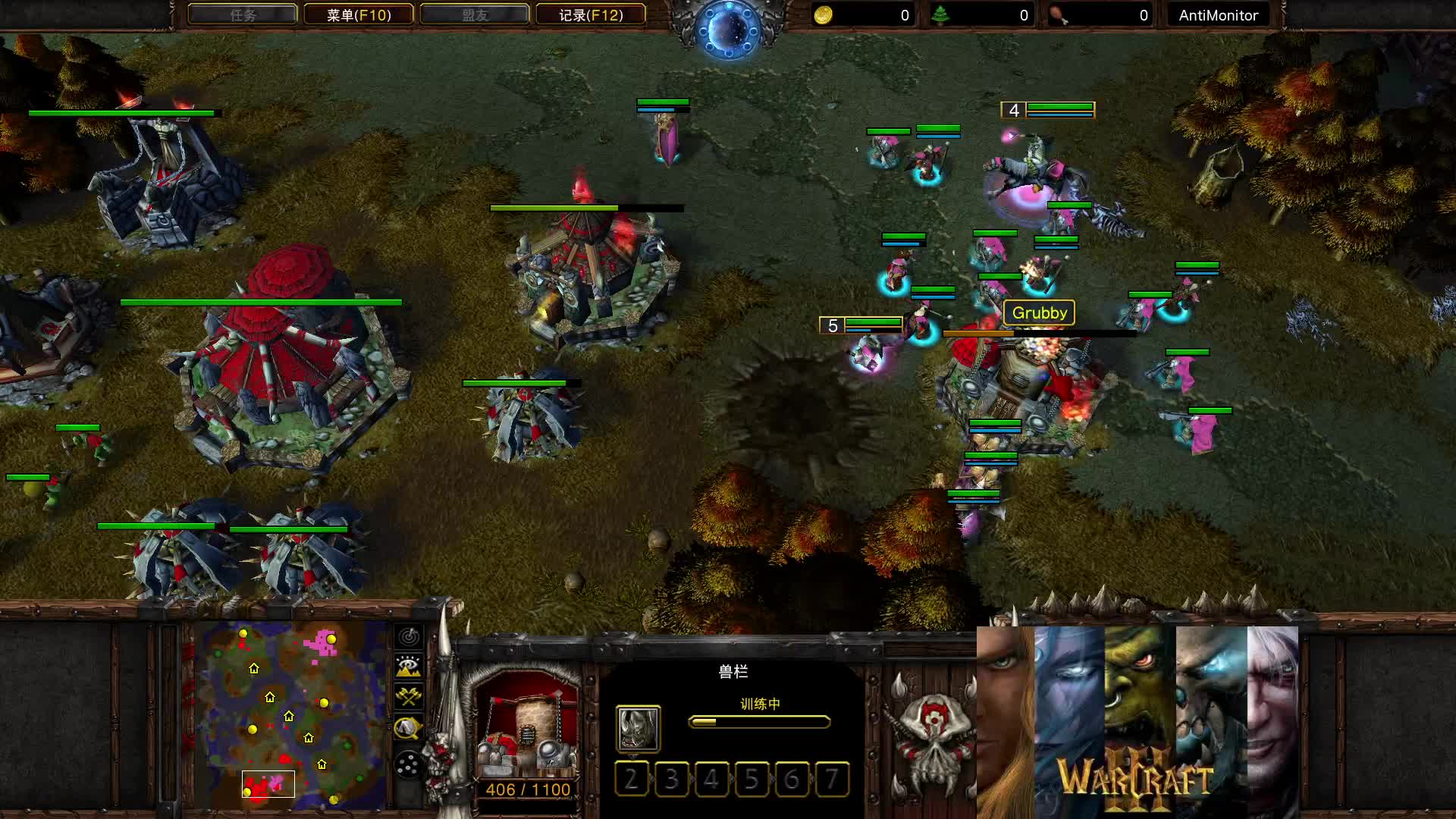The height and width of the screenshot is (819, 1456).
Task: Open the 盟友 allies panel
Action: click(475, 14)
